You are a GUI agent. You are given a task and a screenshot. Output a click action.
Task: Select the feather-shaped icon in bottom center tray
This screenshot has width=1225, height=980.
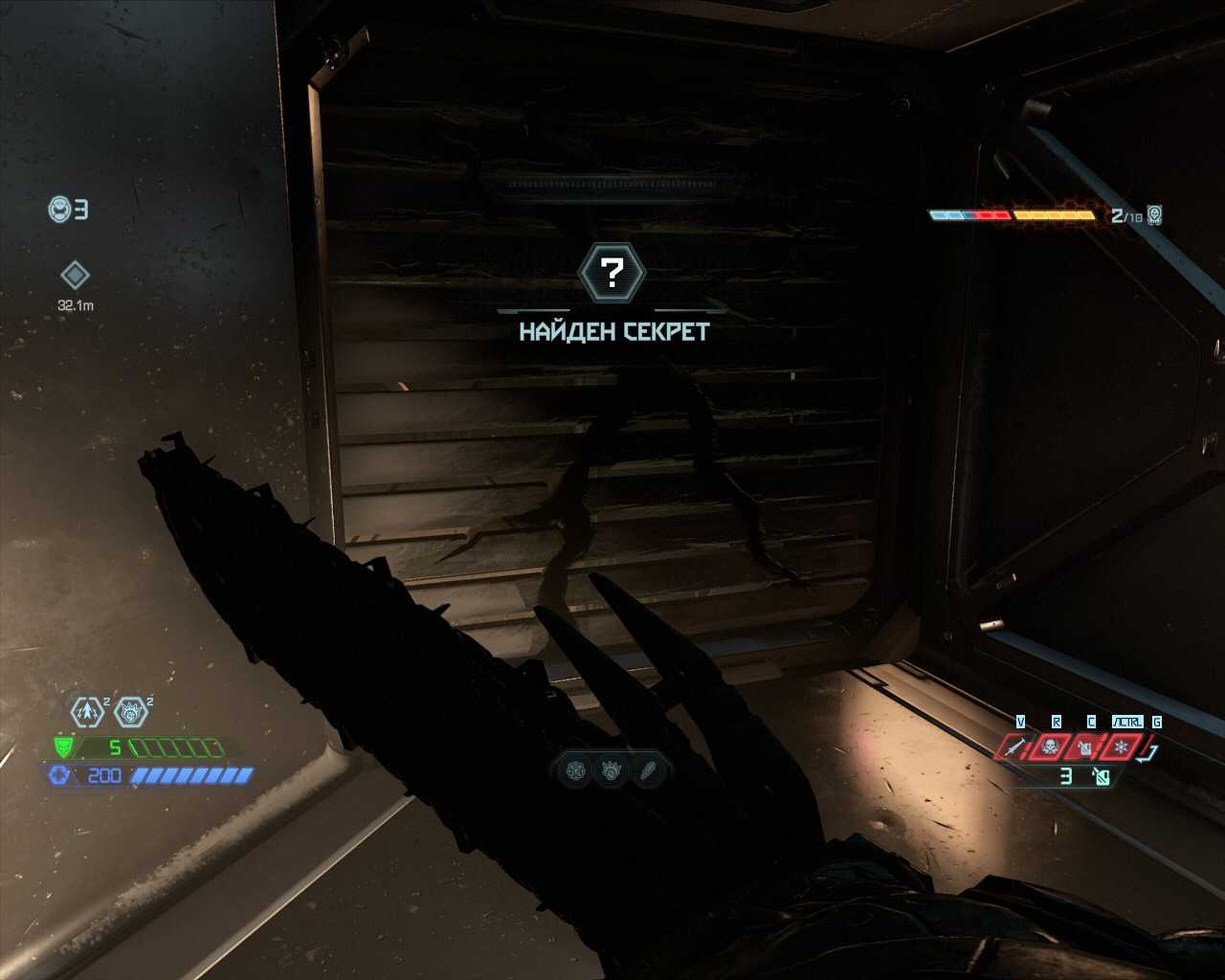click(x=648, y=770)
